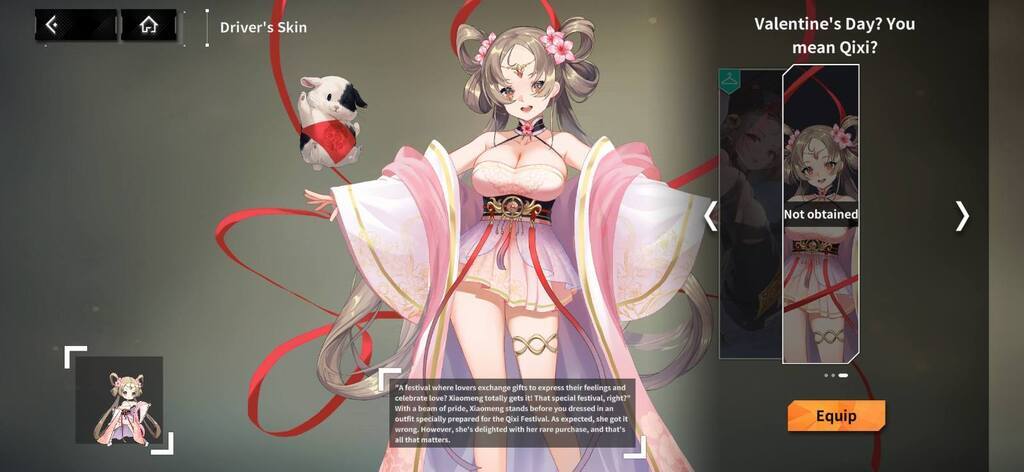The width and height of the screenshot is (1024, 472).
Task: Select the darkened skin card with hanger icon
Action: click(x=749, y=214)
